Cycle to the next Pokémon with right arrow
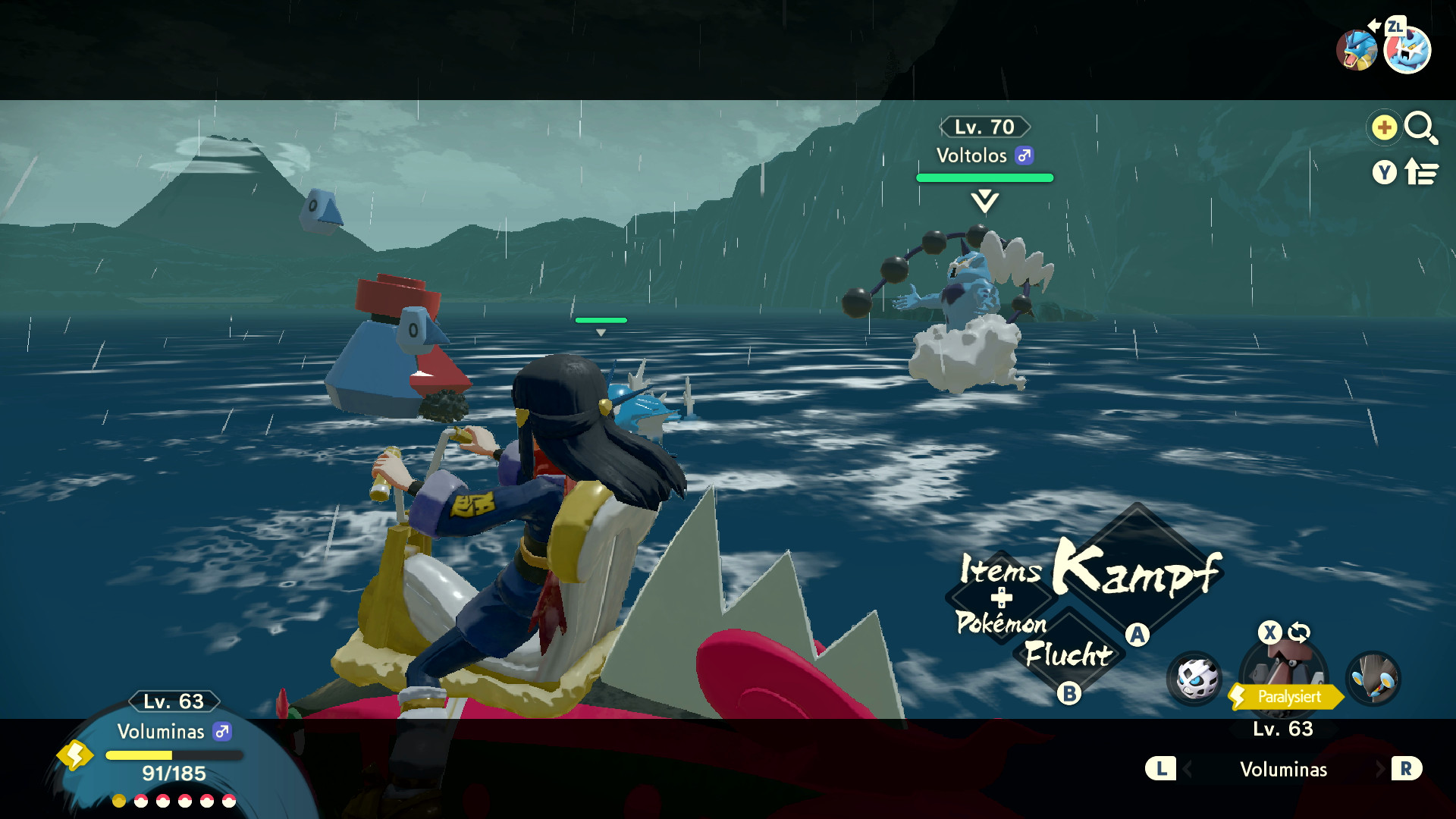Screen dimensions: 1456x819 [1379, 769]
